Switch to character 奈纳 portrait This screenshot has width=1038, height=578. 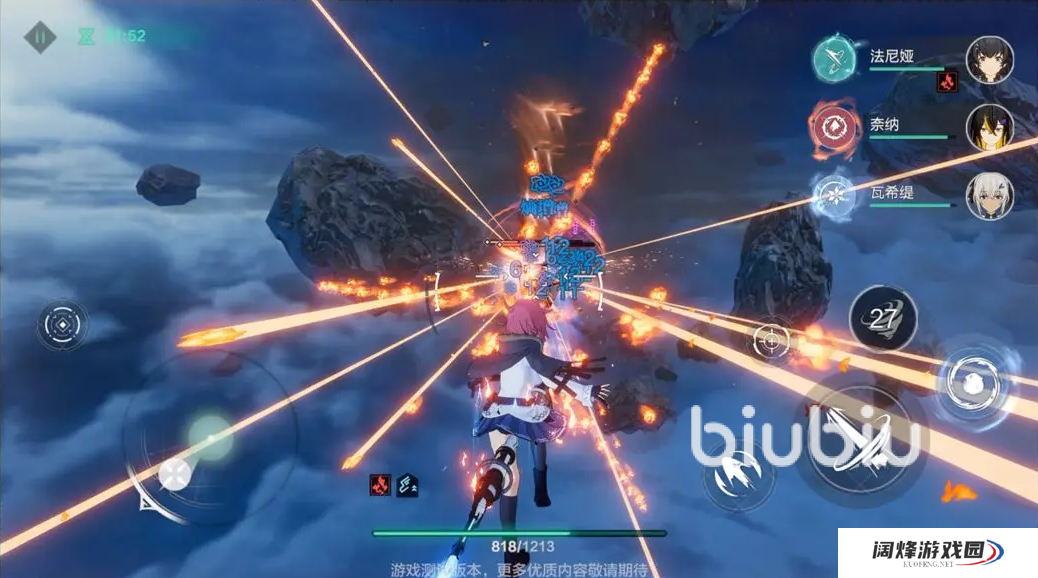point(989,127)
